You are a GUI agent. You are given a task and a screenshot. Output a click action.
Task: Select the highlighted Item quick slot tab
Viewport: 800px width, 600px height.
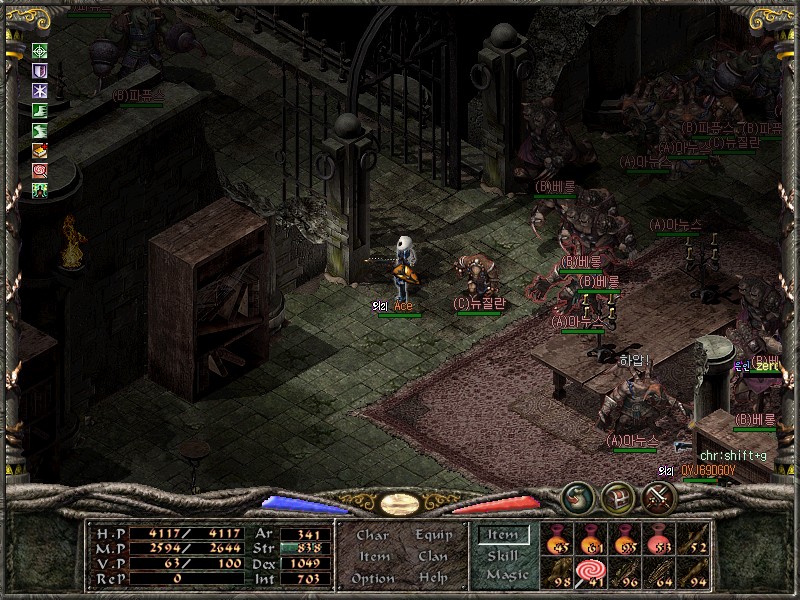[x=503, y=536]
